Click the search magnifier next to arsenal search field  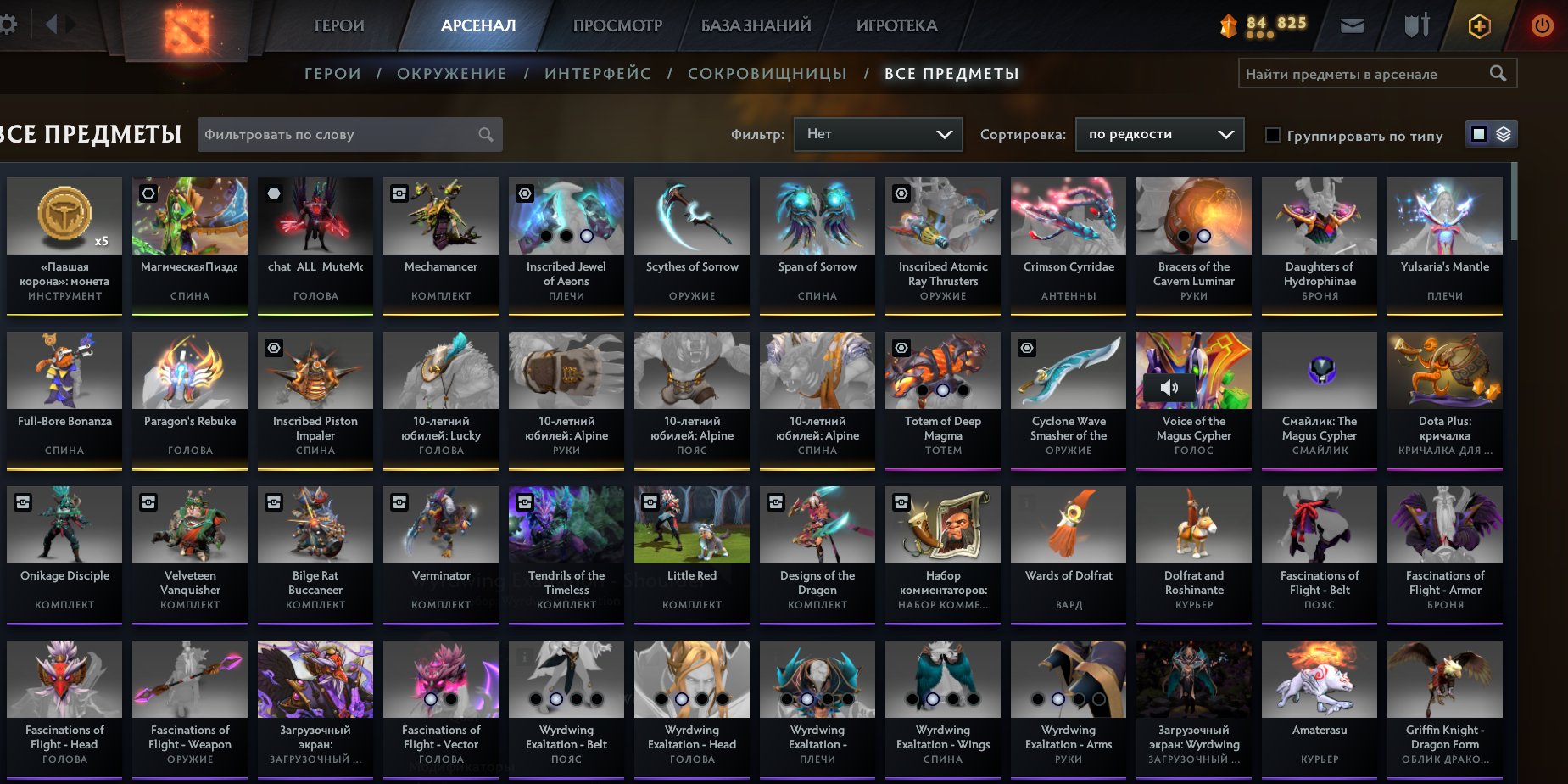(x=1498, y=74)
